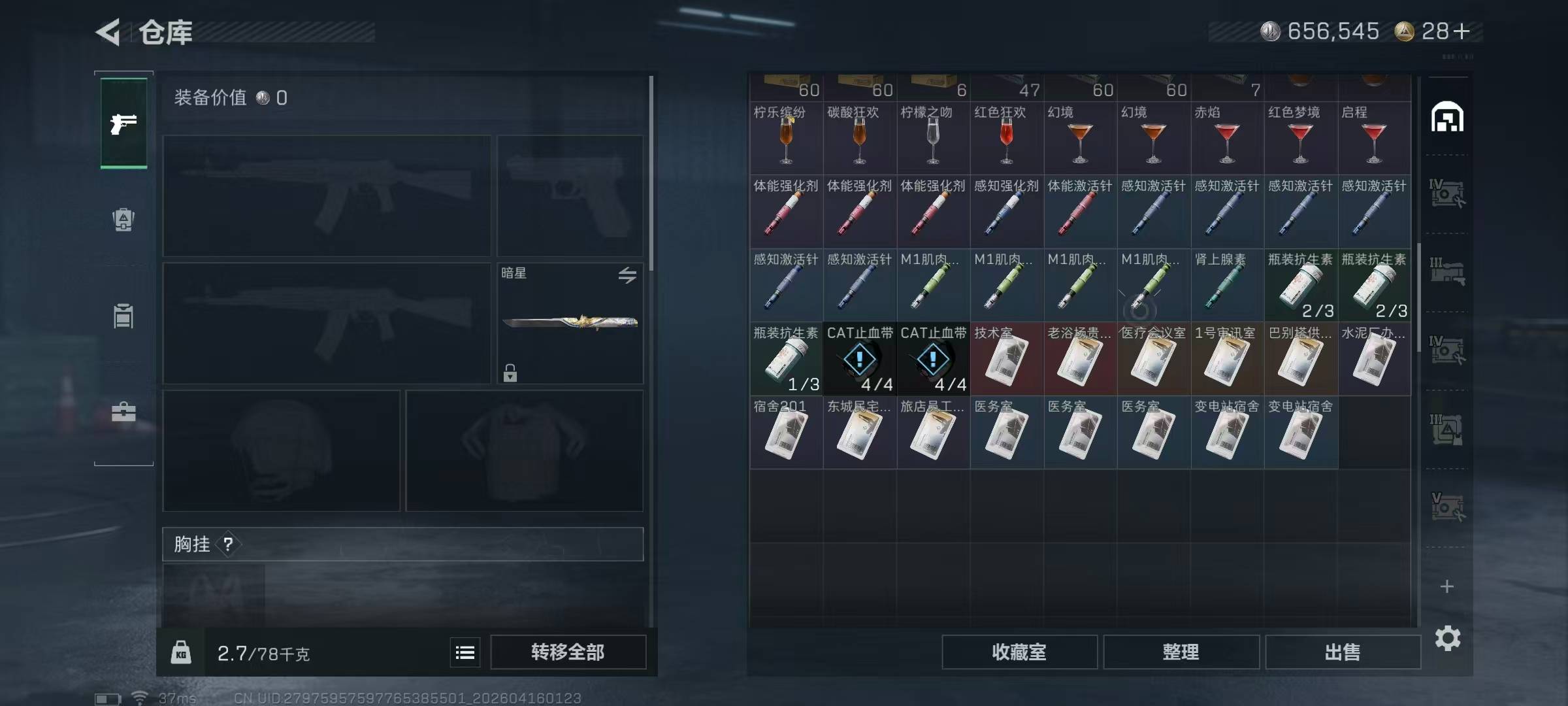Click the 整理 sort button
Screen dimensions: 1568x706
[1181, 652]
